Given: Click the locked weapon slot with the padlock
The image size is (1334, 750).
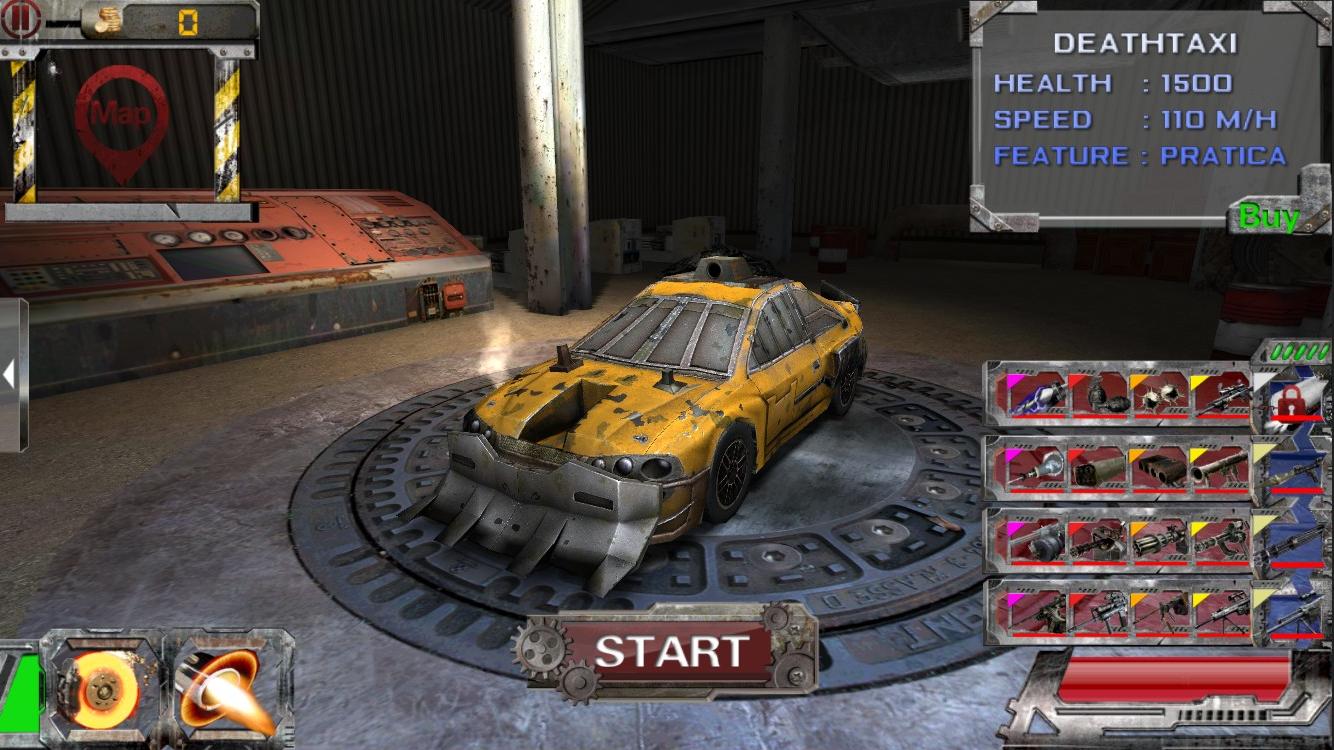Looking at the screenshot, I should pos(1292,403).
